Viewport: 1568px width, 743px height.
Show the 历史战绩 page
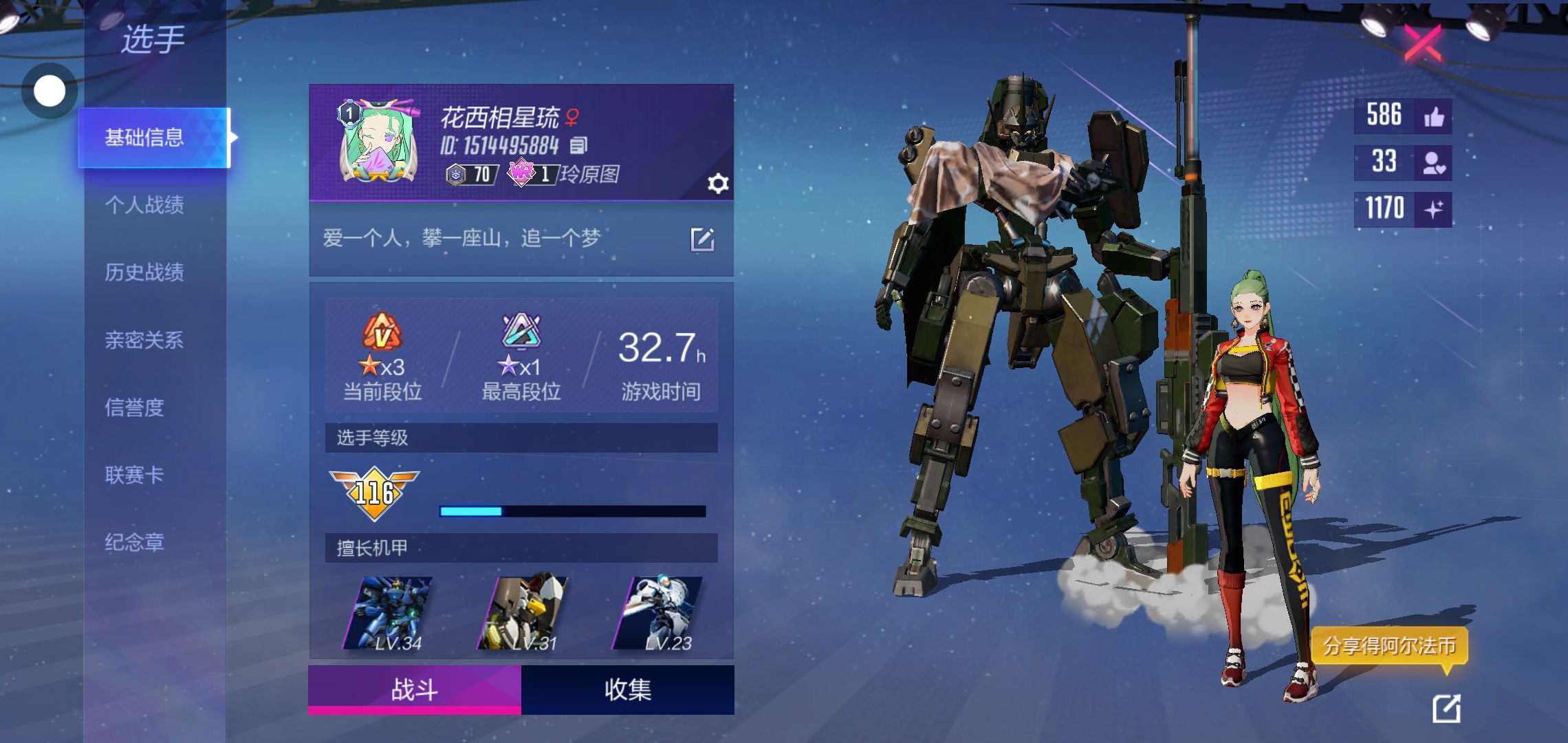point(144,272)
